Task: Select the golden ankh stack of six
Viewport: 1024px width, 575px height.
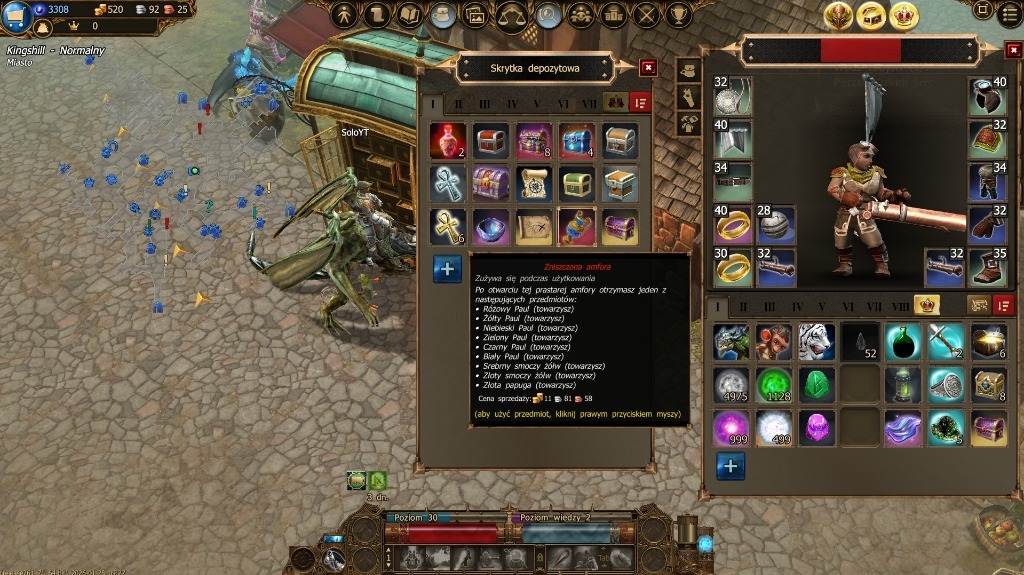Action: coord(447,227)
